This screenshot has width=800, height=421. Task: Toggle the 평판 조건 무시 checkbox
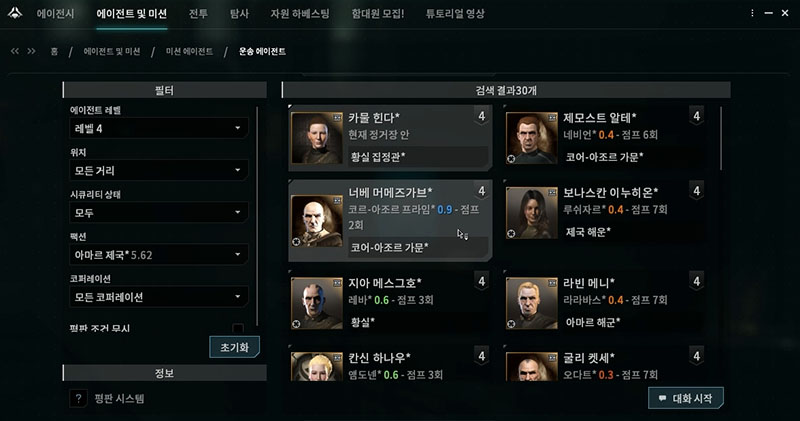coord(238,328)
